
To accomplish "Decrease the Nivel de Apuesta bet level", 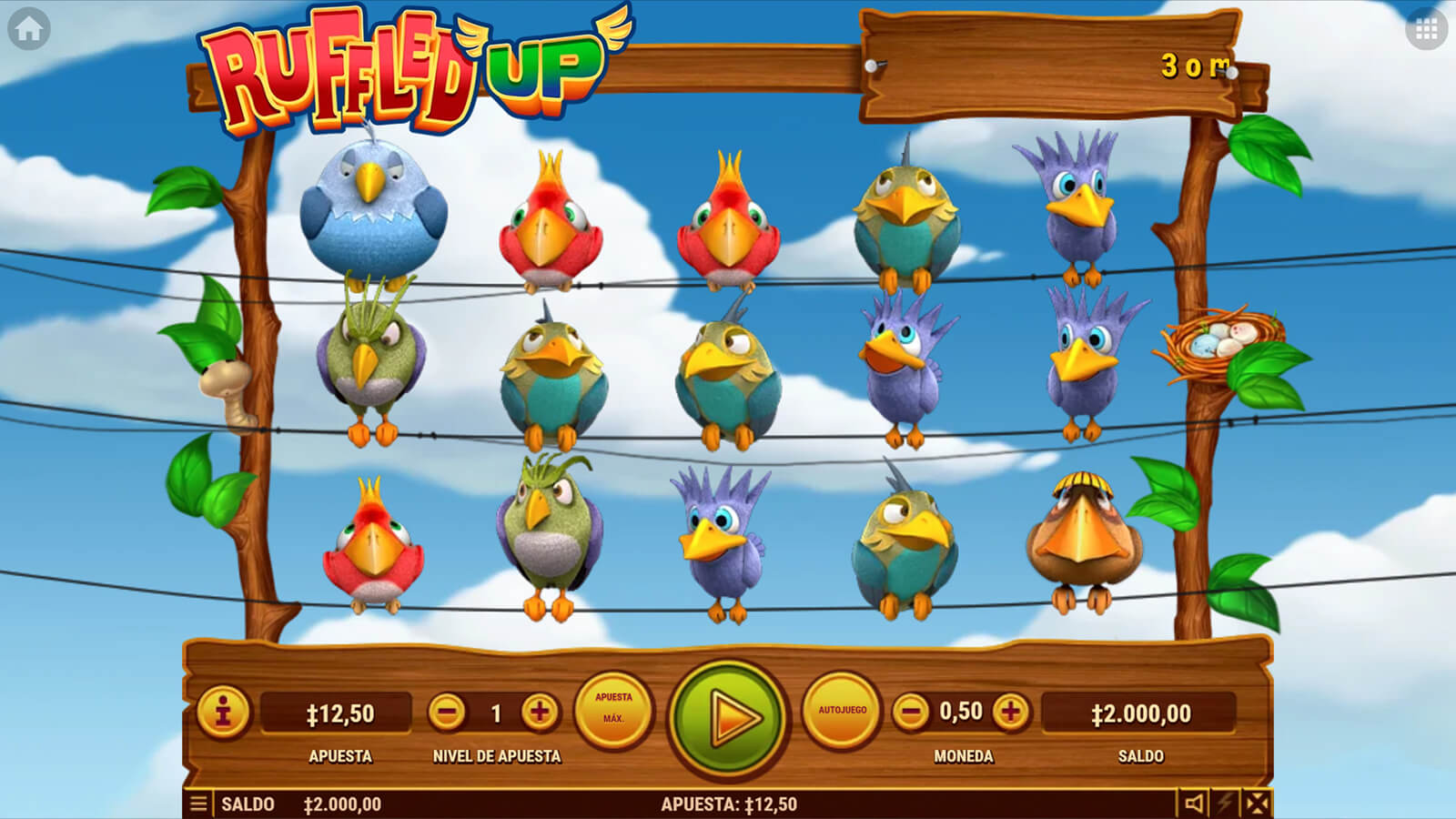I will click(x=447, y=713).
